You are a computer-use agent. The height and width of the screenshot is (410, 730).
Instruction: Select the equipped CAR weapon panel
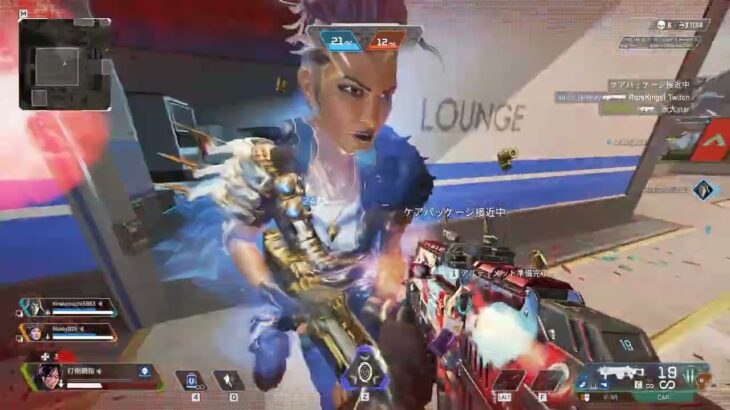pos(640,378)
